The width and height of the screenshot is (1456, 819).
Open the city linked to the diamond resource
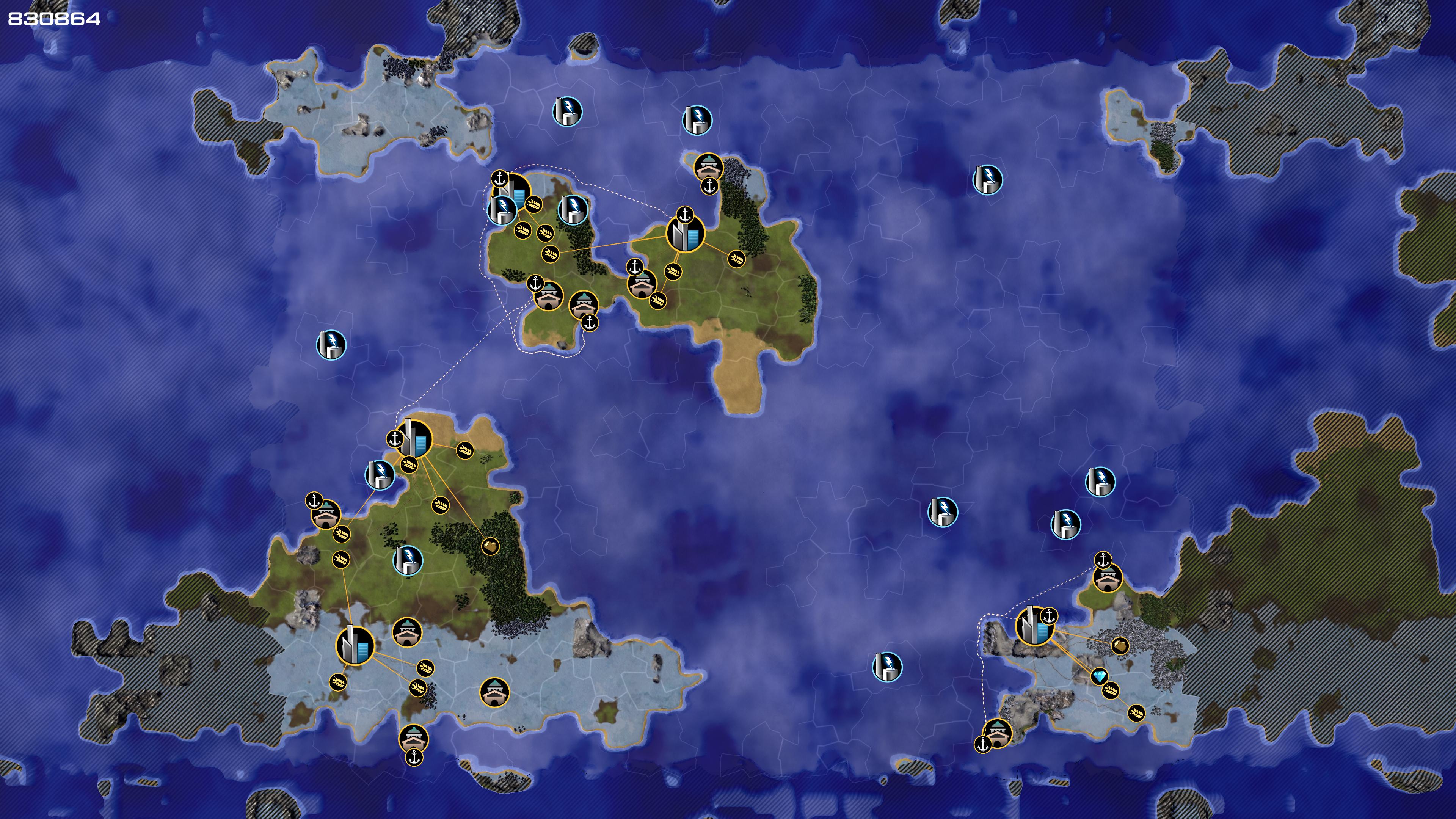coord(1034,626)
